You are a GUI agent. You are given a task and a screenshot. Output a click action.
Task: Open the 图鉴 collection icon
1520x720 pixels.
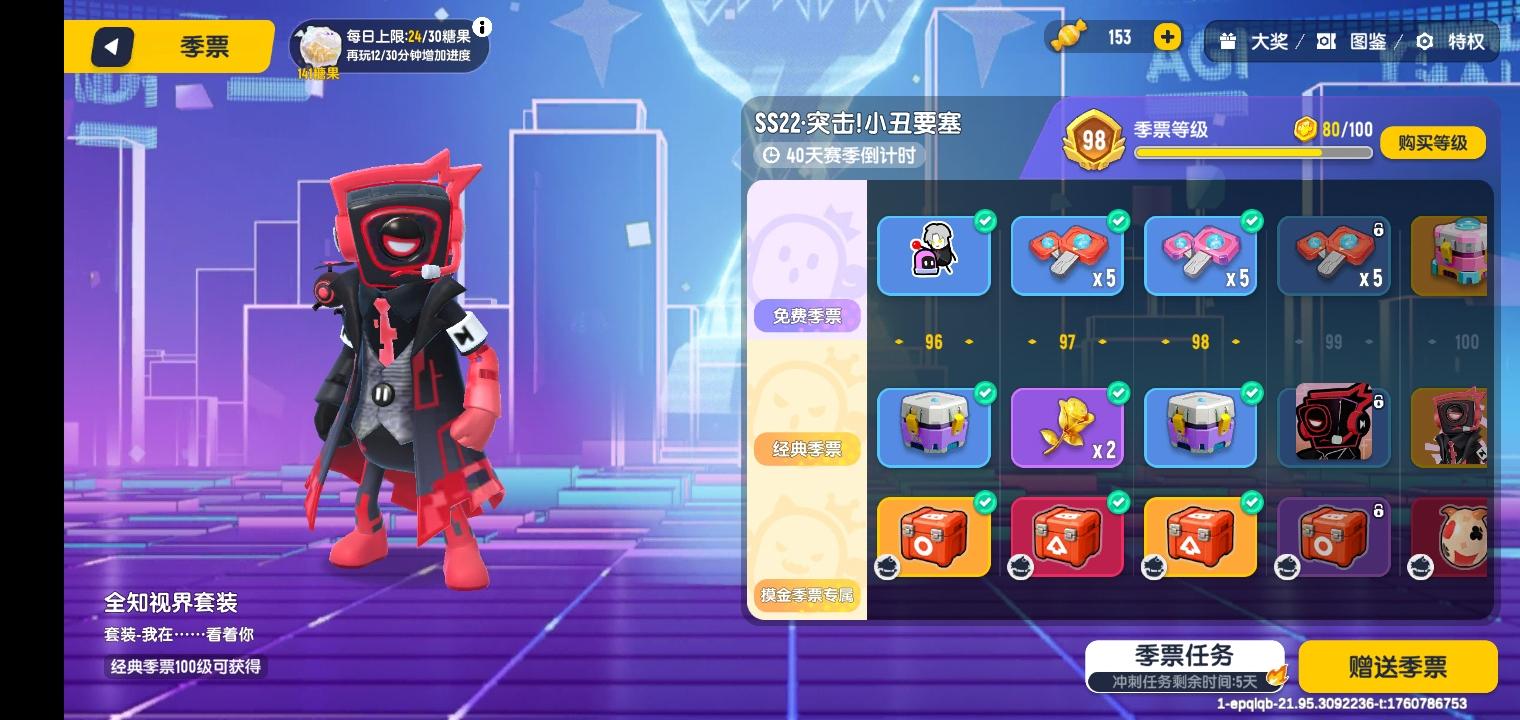(1325, 42)
